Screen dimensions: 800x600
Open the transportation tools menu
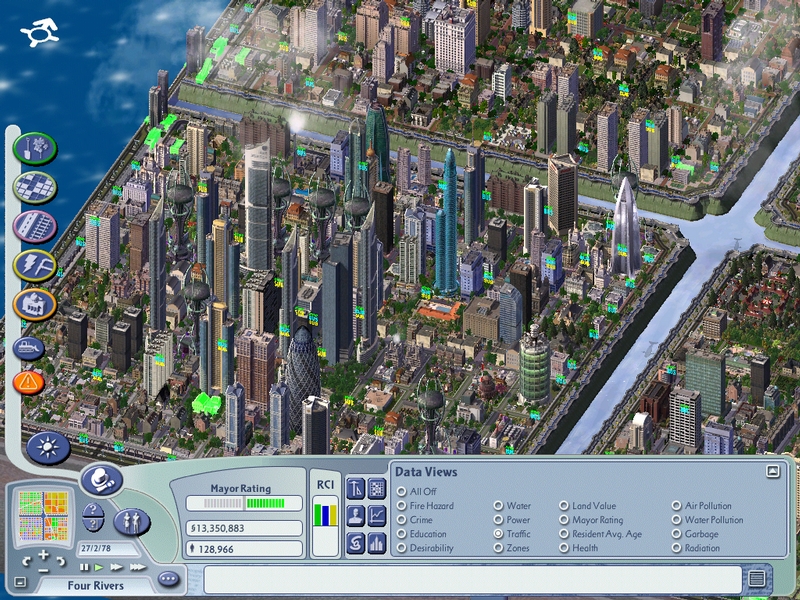pyautogui.click(x=34, y=226)
